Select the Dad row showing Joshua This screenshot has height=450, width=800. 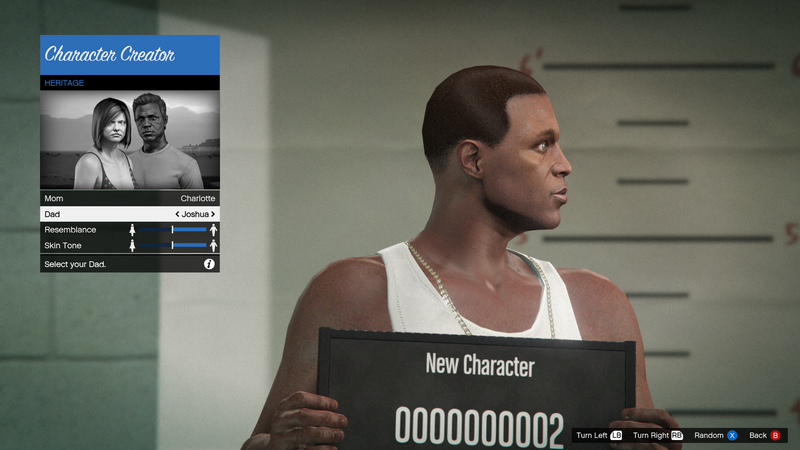tap(129, 214)
